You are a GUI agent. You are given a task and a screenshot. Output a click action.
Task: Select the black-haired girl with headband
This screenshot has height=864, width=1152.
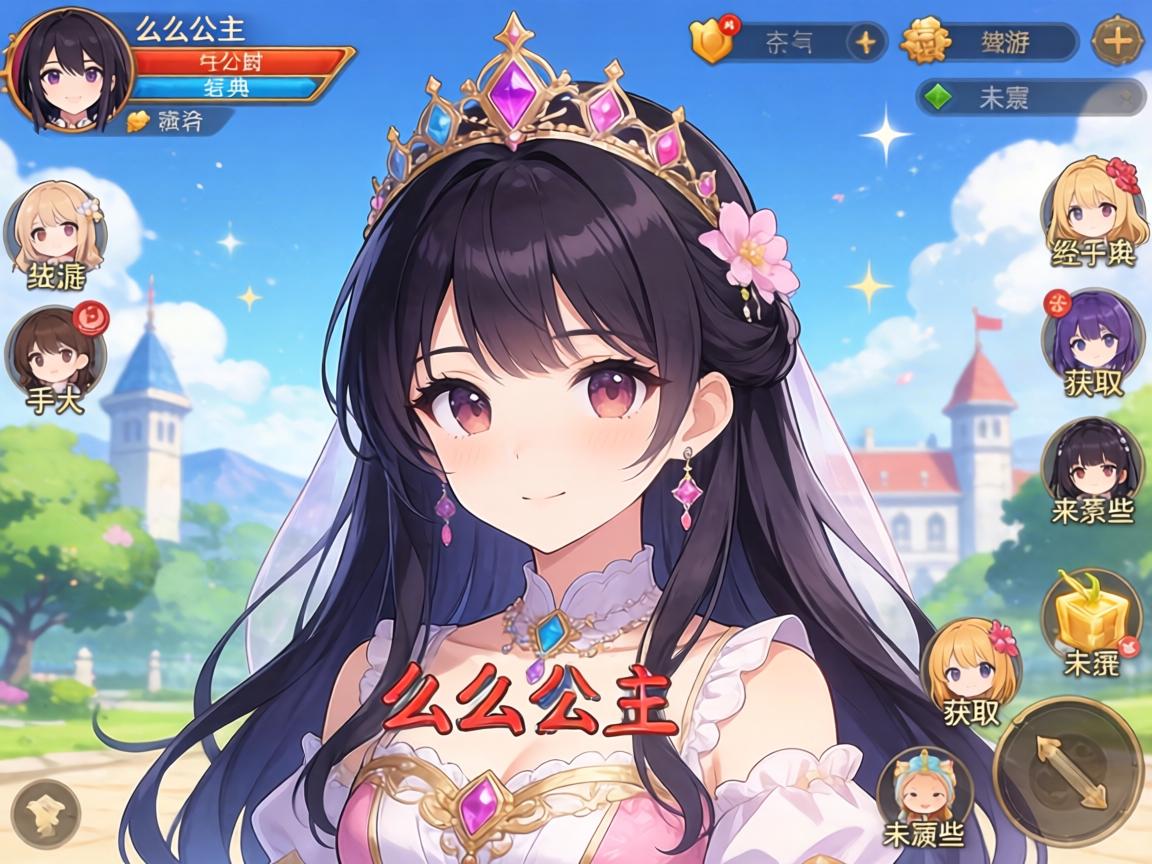[1090, 463]
